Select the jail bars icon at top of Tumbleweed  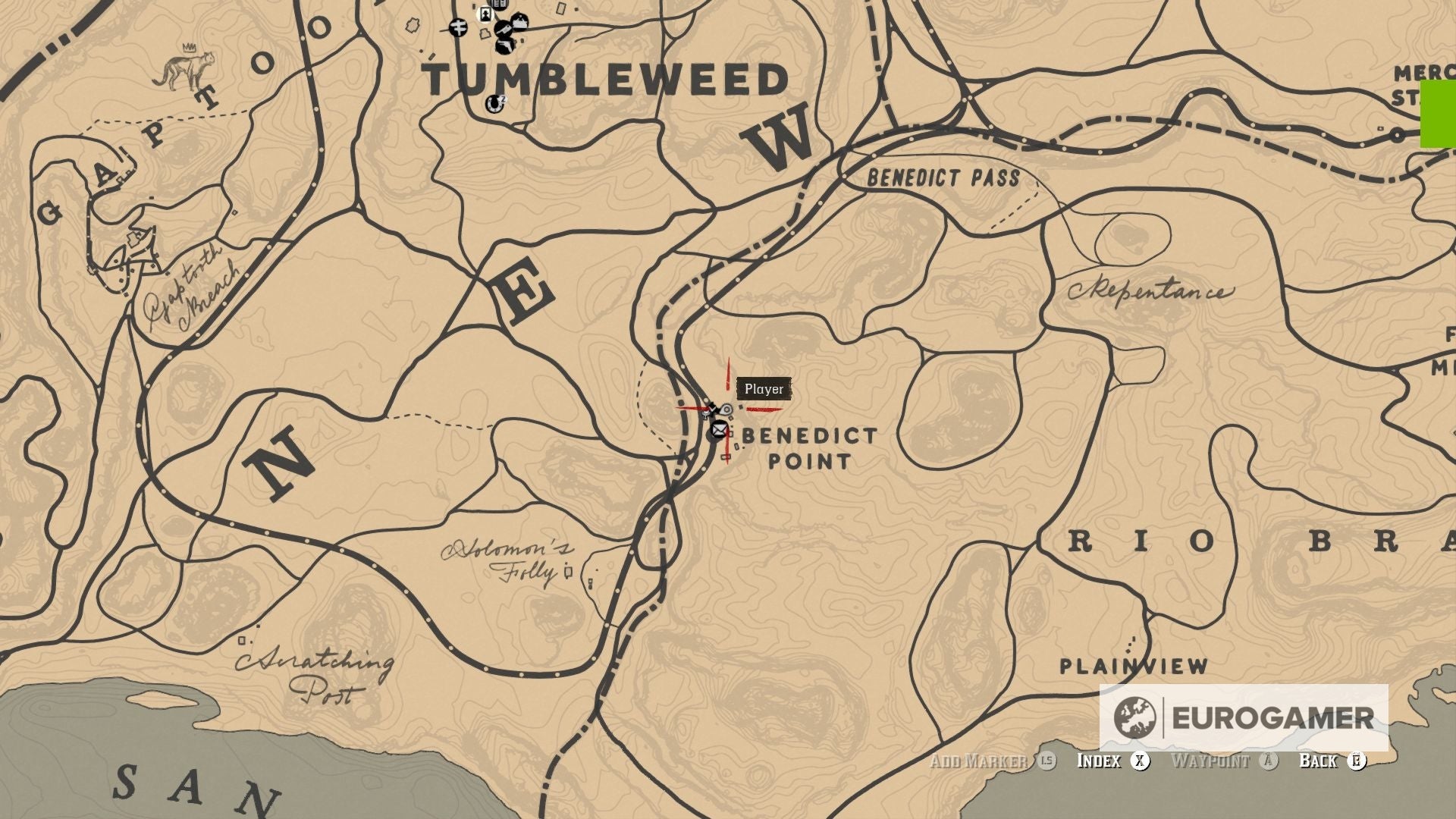coord(498,4)
